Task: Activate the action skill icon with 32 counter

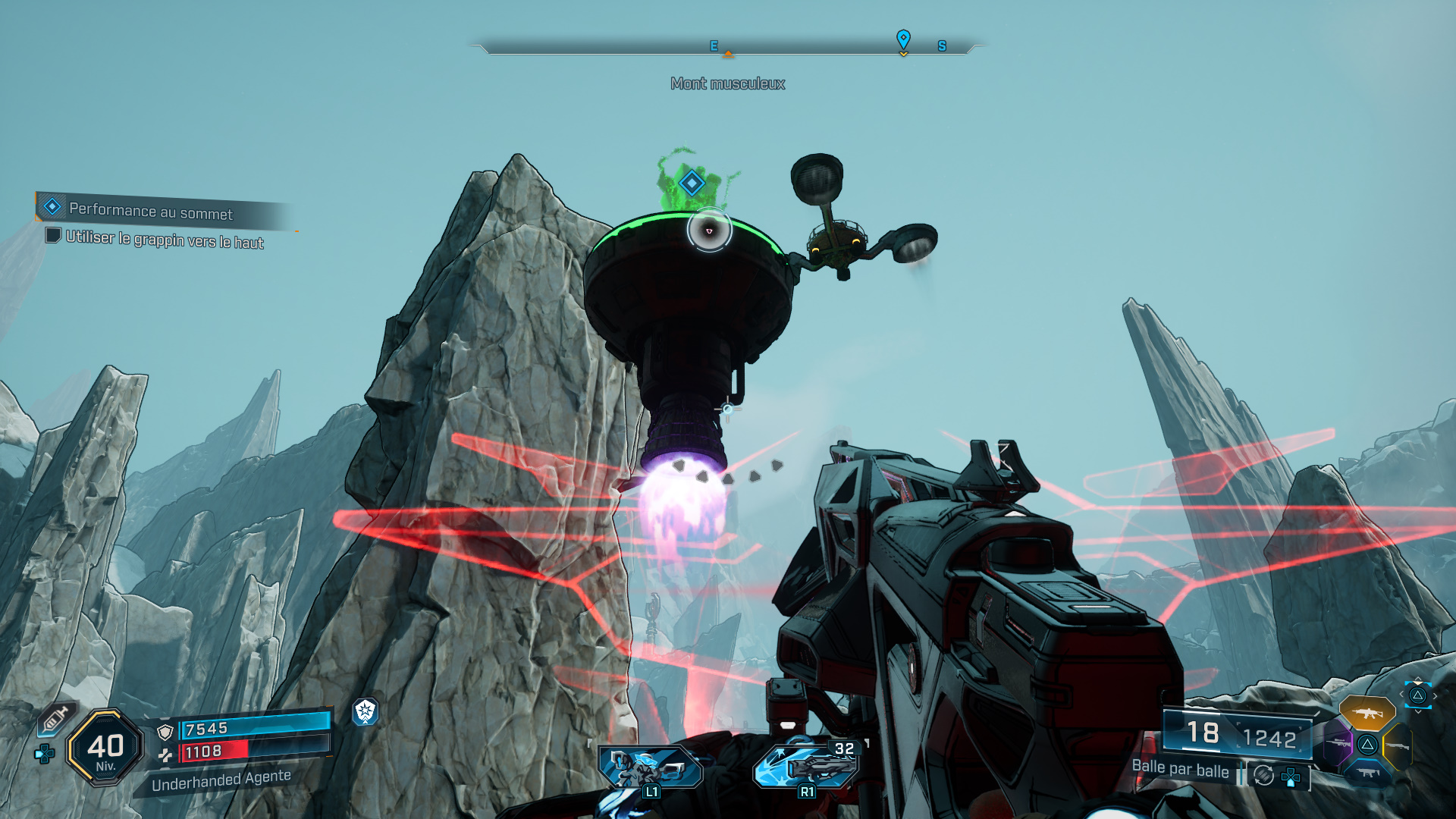Action: (x=807, y=766)
